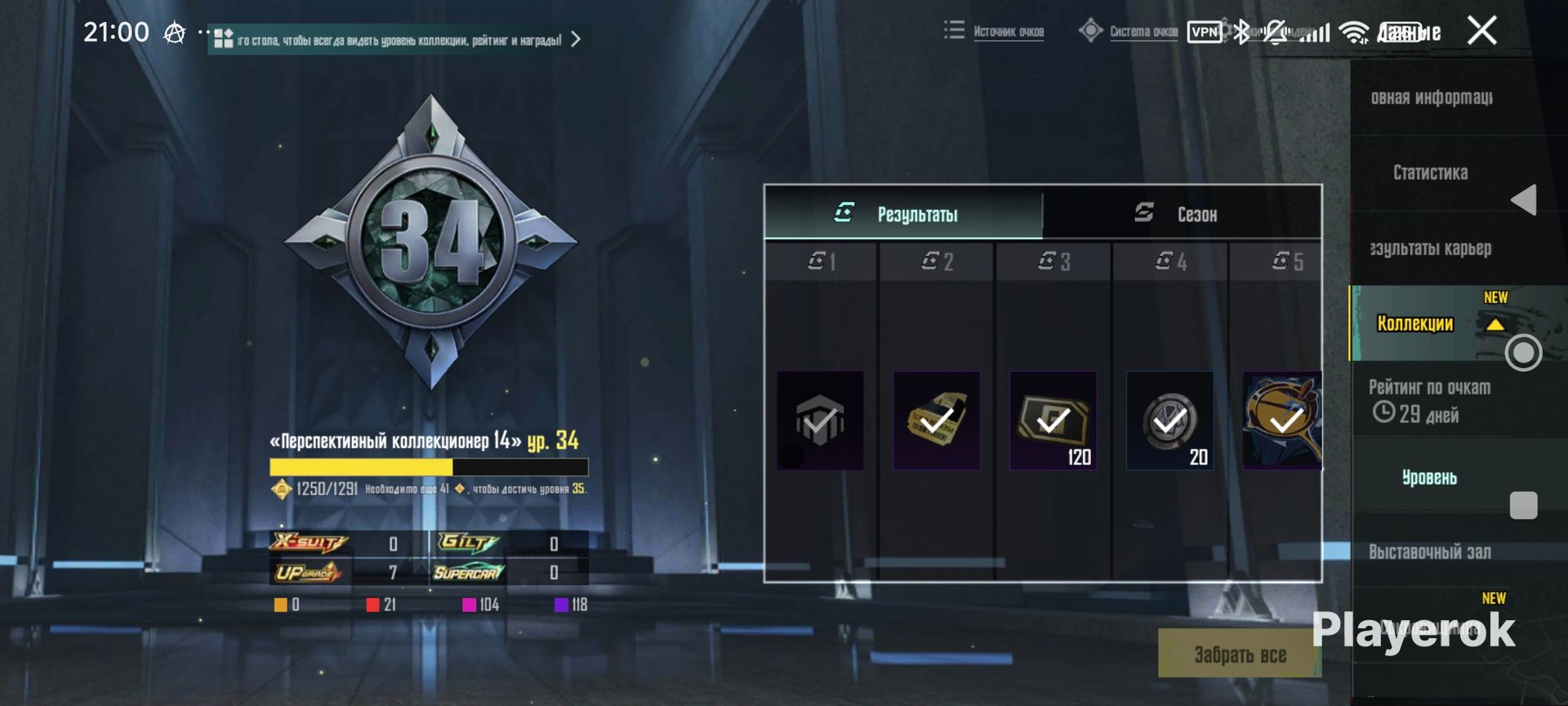Screen dimensions: 1568x706
Task: Select the level 1 reward tile
Action: tap(820, 421)
